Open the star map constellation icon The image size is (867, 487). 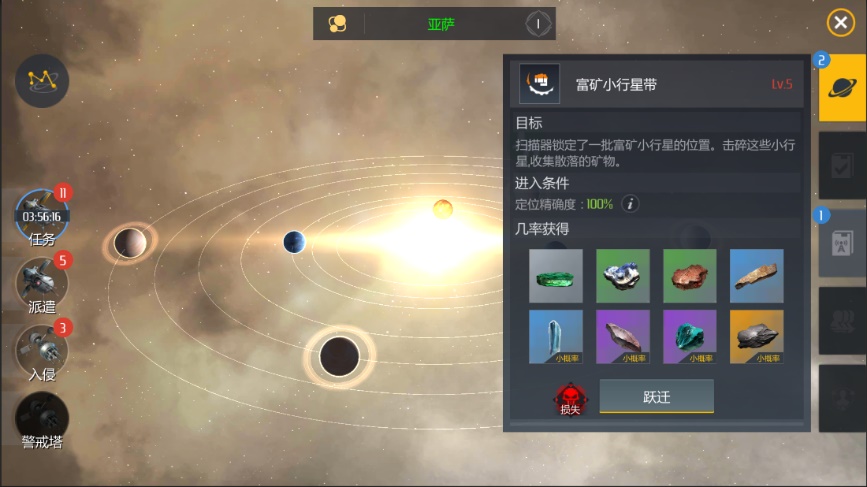click(42, 81)
